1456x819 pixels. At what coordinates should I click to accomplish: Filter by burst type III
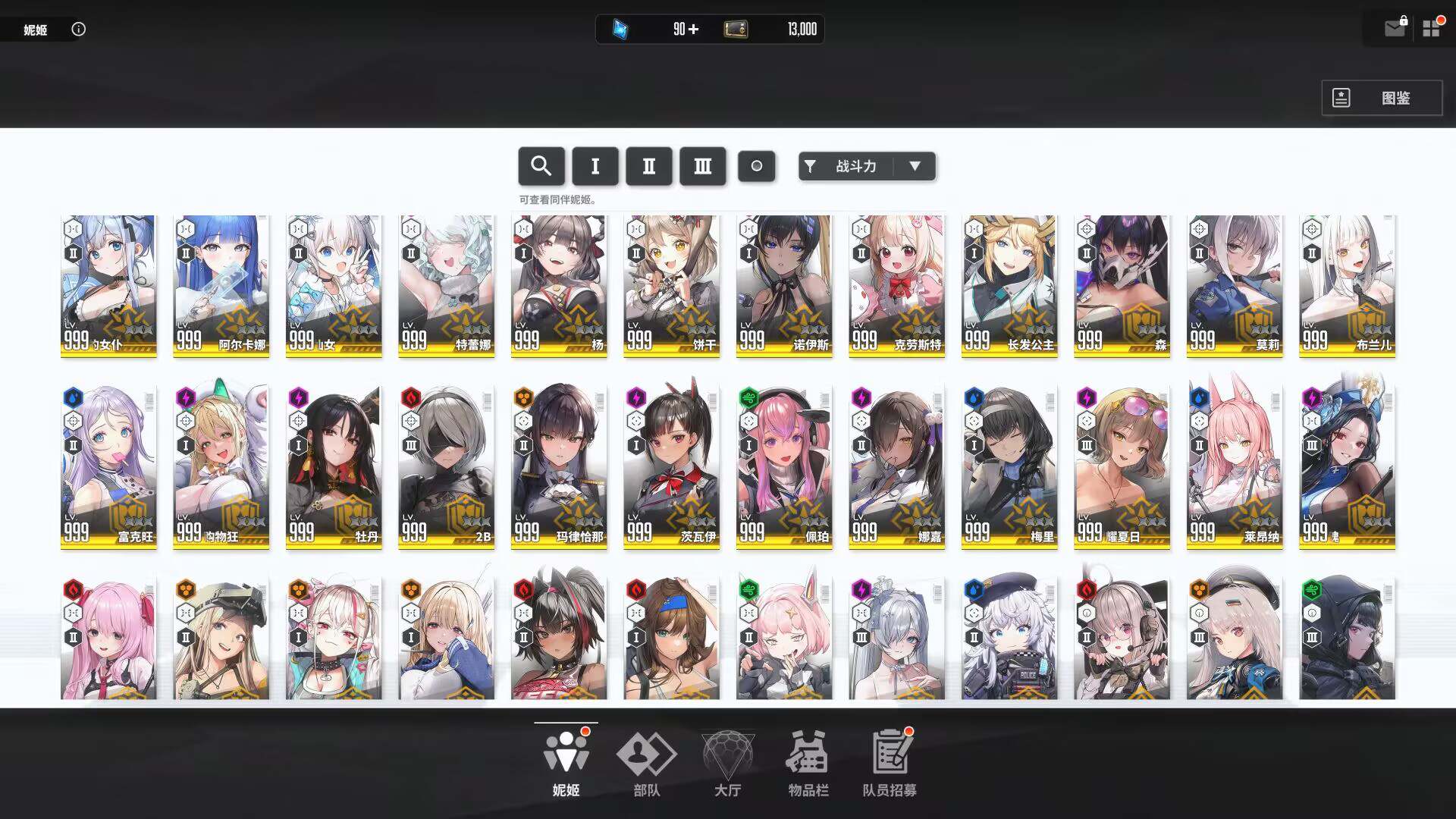(702, 166)
